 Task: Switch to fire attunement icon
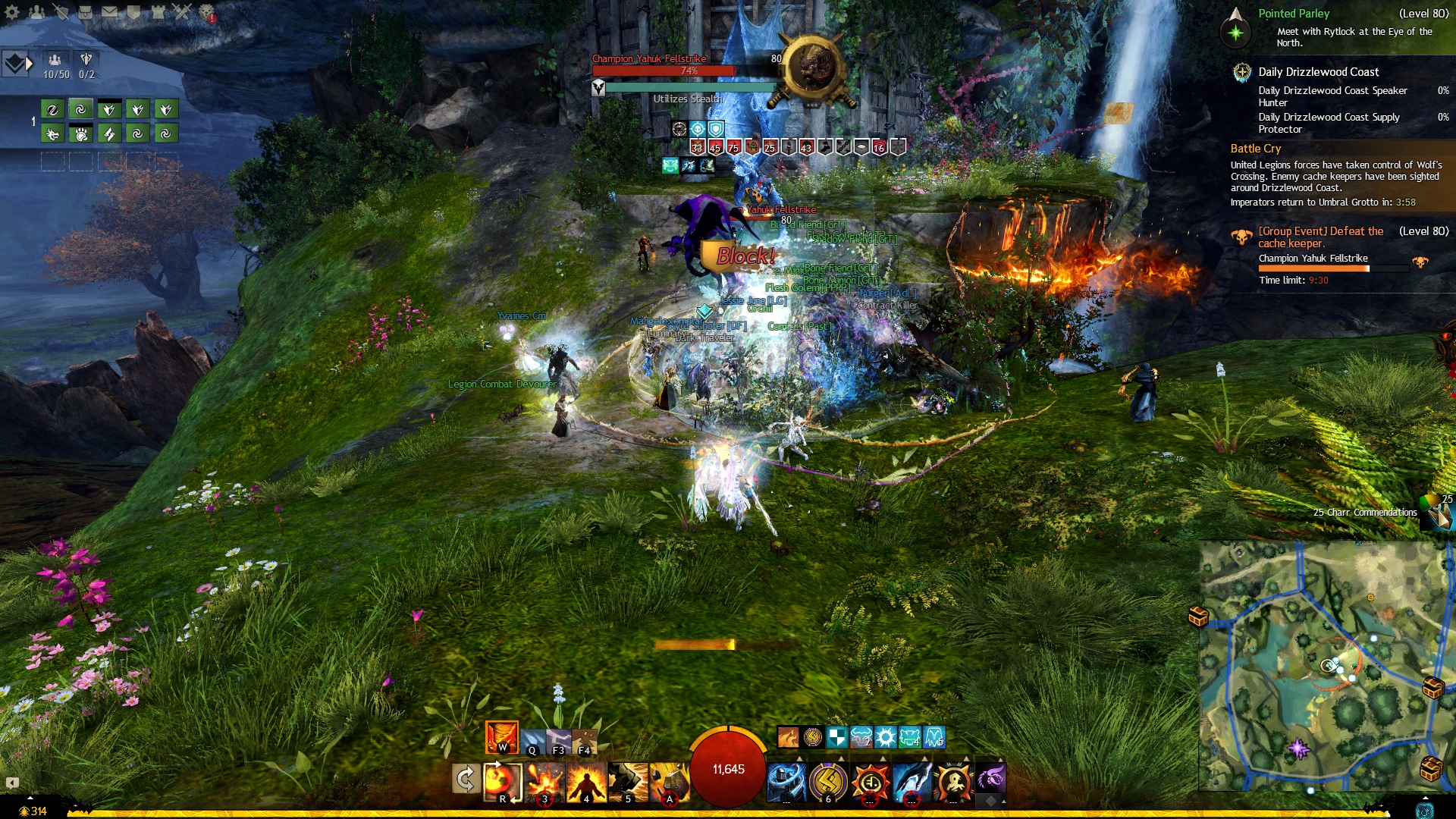click(501, 736)
